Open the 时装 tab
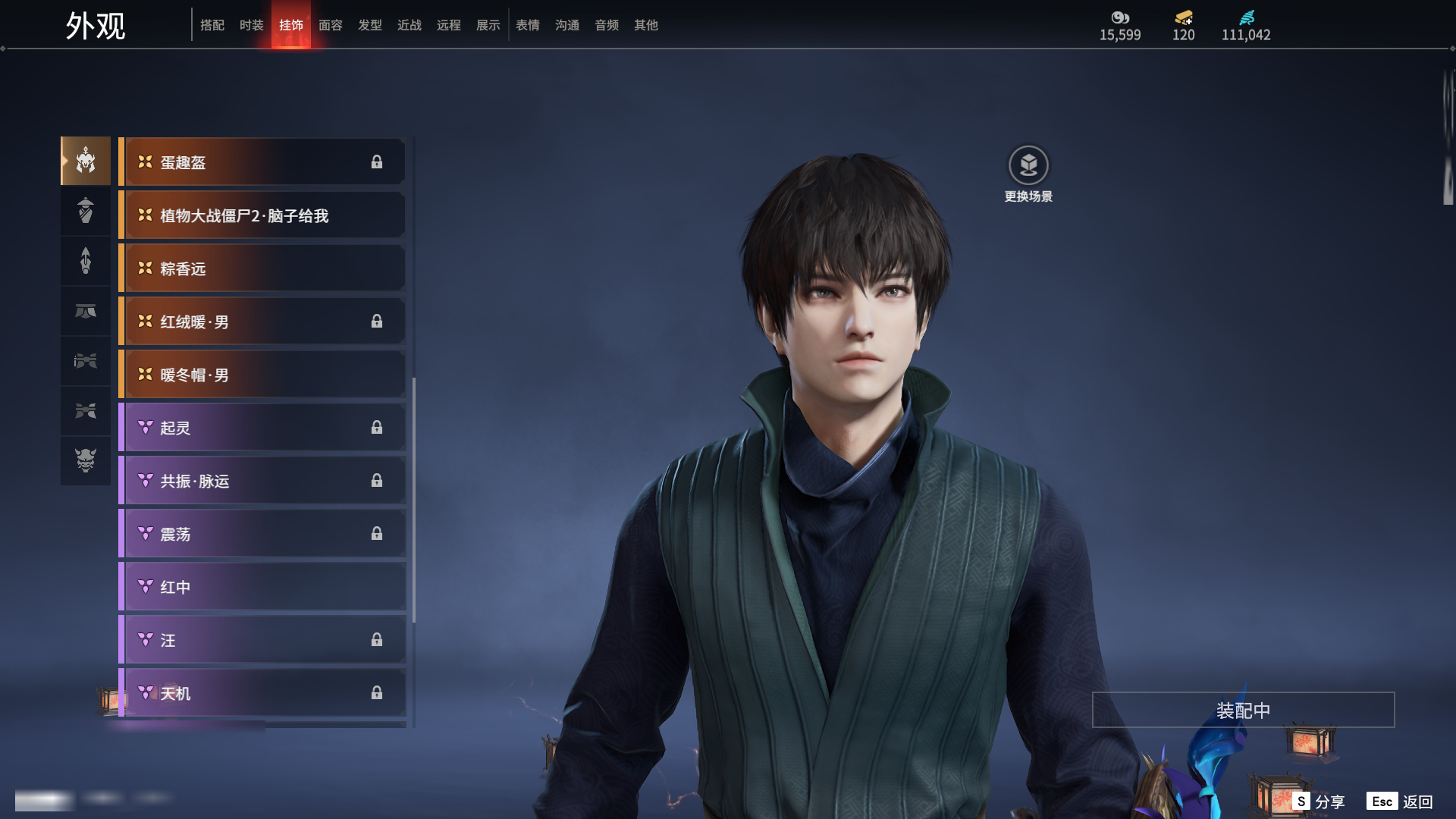The image size is (1456, 819). point(252,25)
